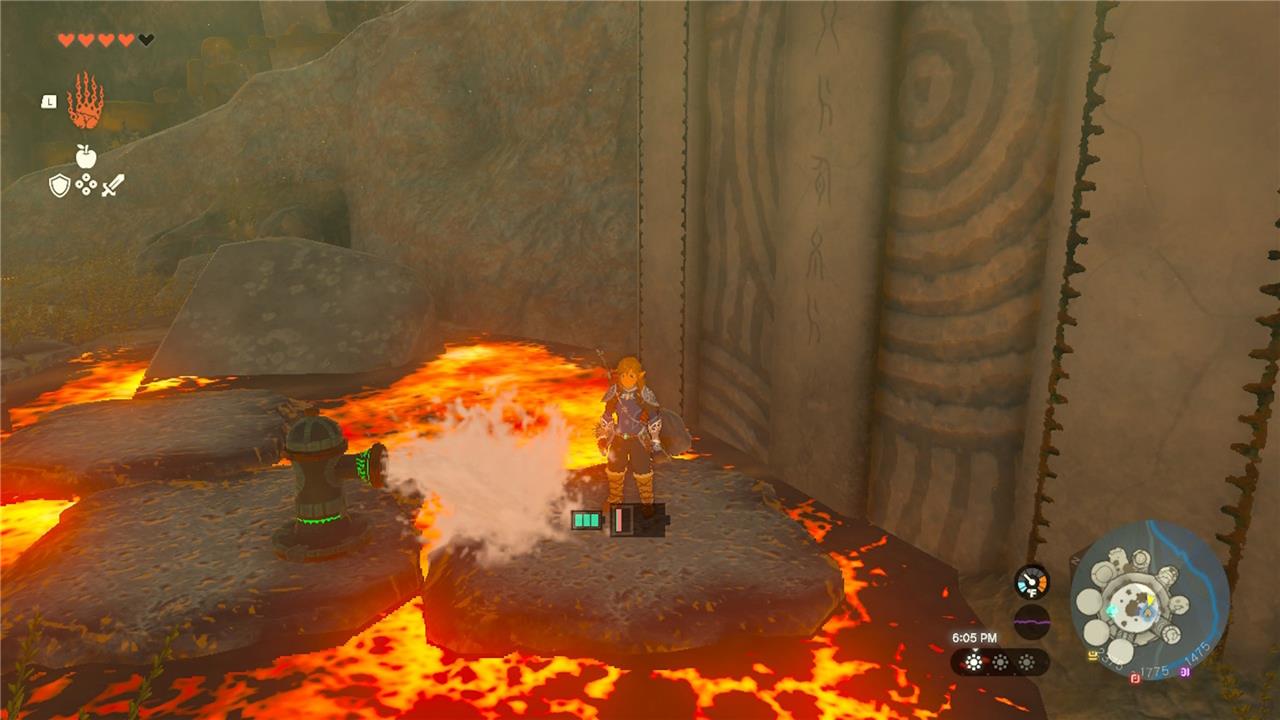Open the sword weapon quick-select icon
This screenshot has height=720, width=1280.
click(x=112, y=185)
